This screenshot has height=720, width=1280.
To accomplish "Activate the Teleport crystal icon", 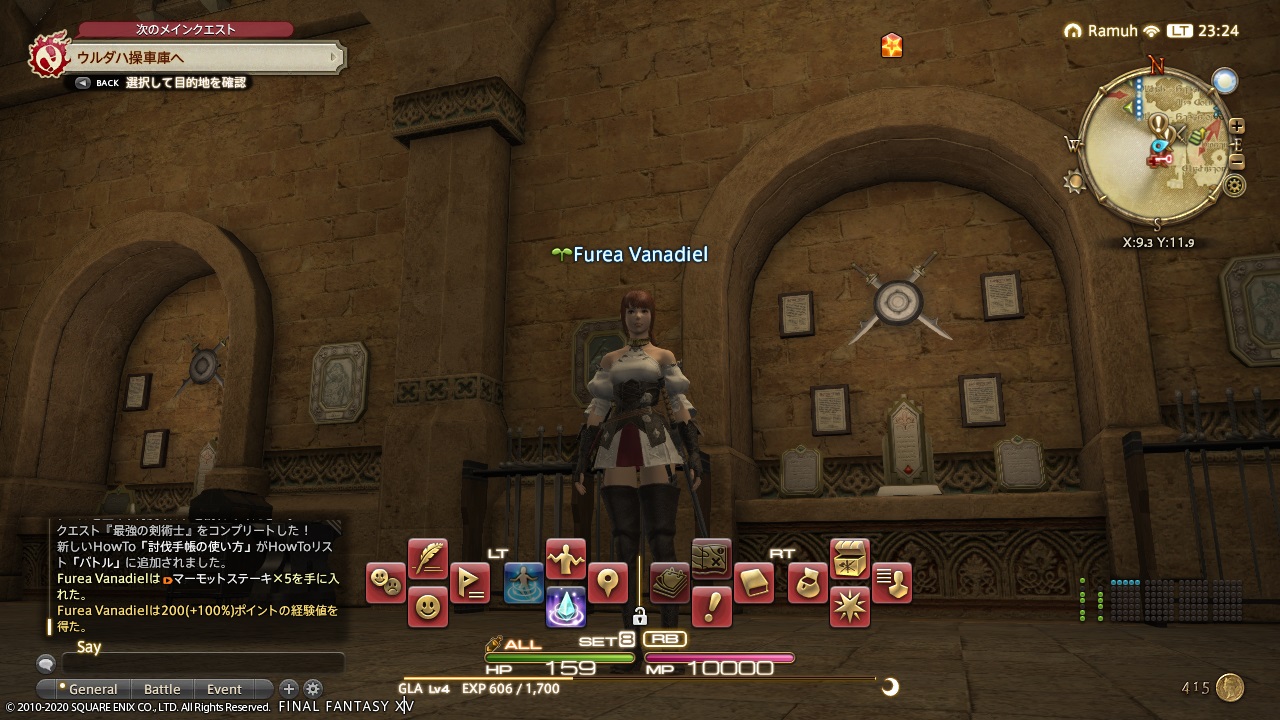I will tap(566, 608).
